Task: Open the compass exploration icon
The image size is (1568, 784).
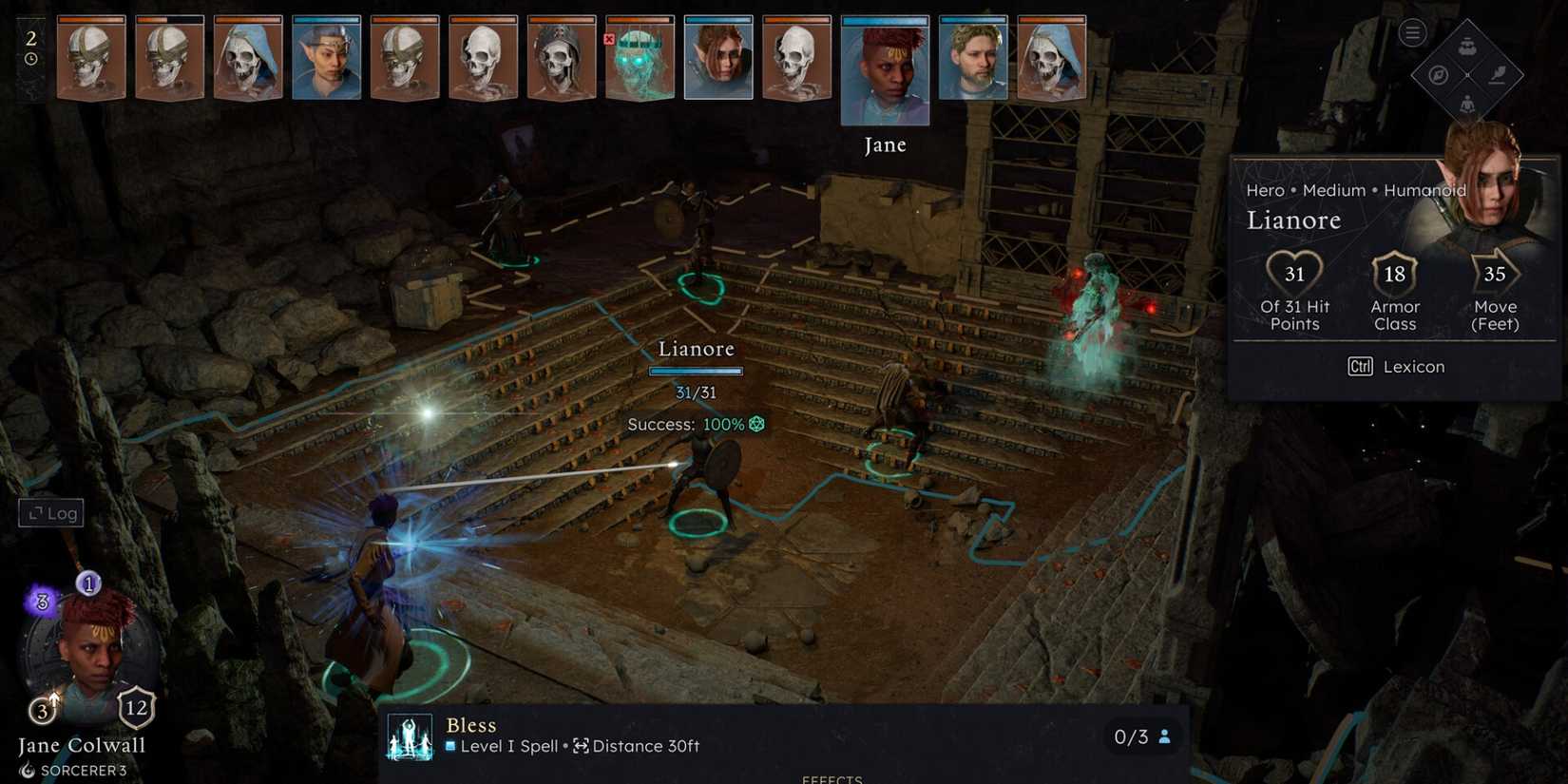Action: pyautogui.click(x=1438, y=75)
